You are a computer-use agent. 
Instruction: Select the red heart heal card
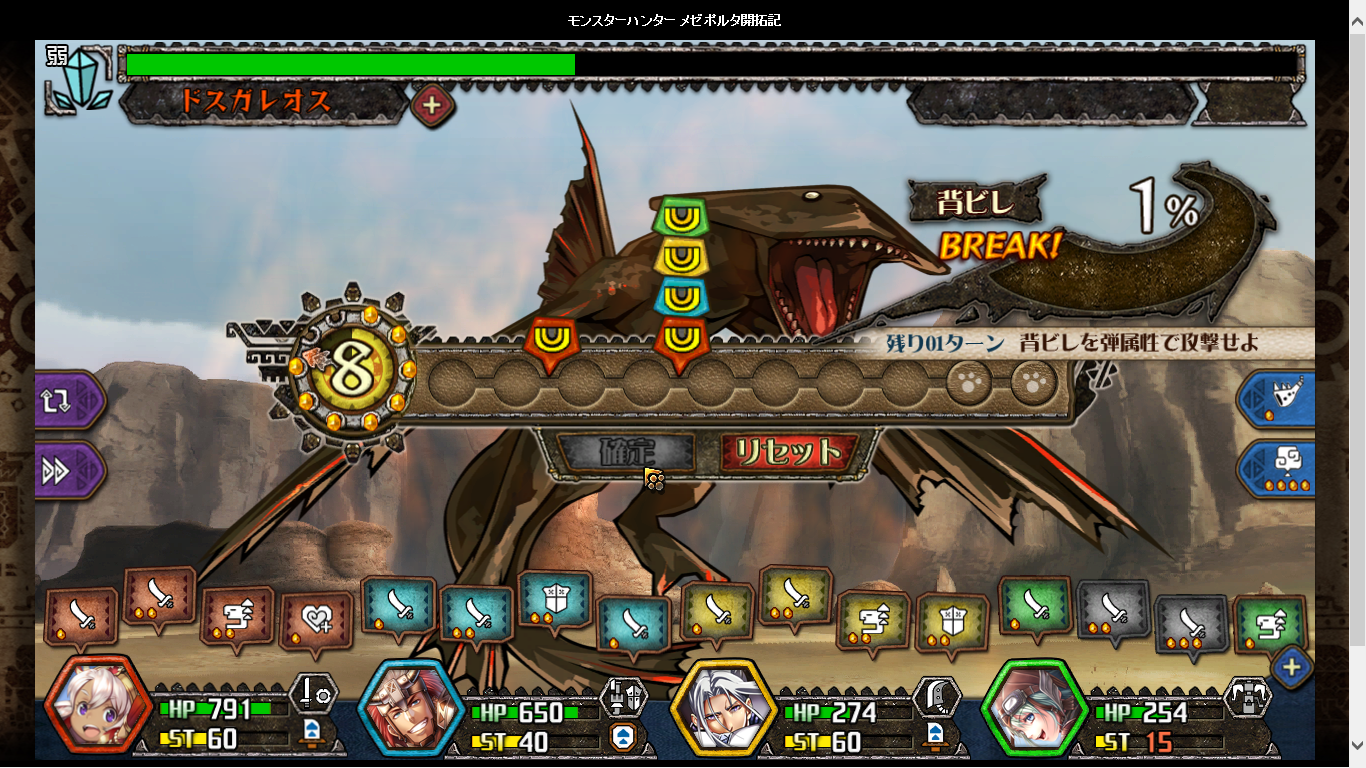pyautogui.click(x=316, y=622)
